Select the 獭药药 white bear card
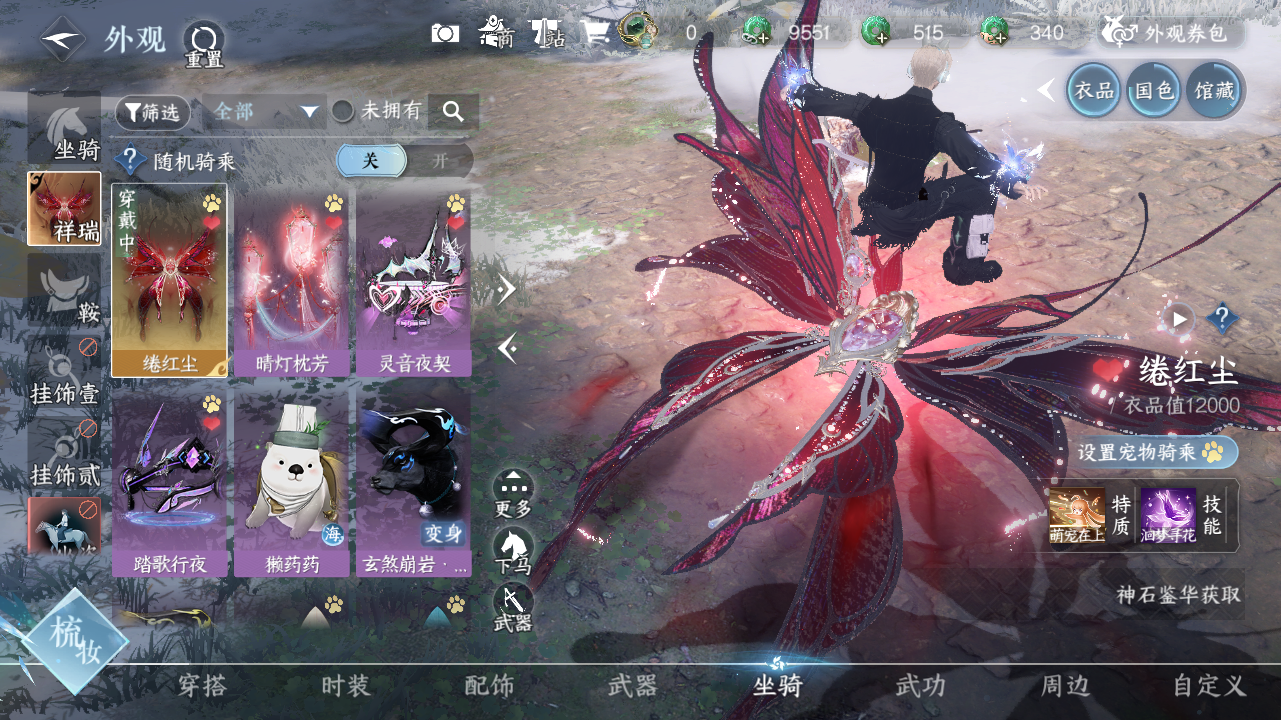1281x720 pixels. [291, 482]
